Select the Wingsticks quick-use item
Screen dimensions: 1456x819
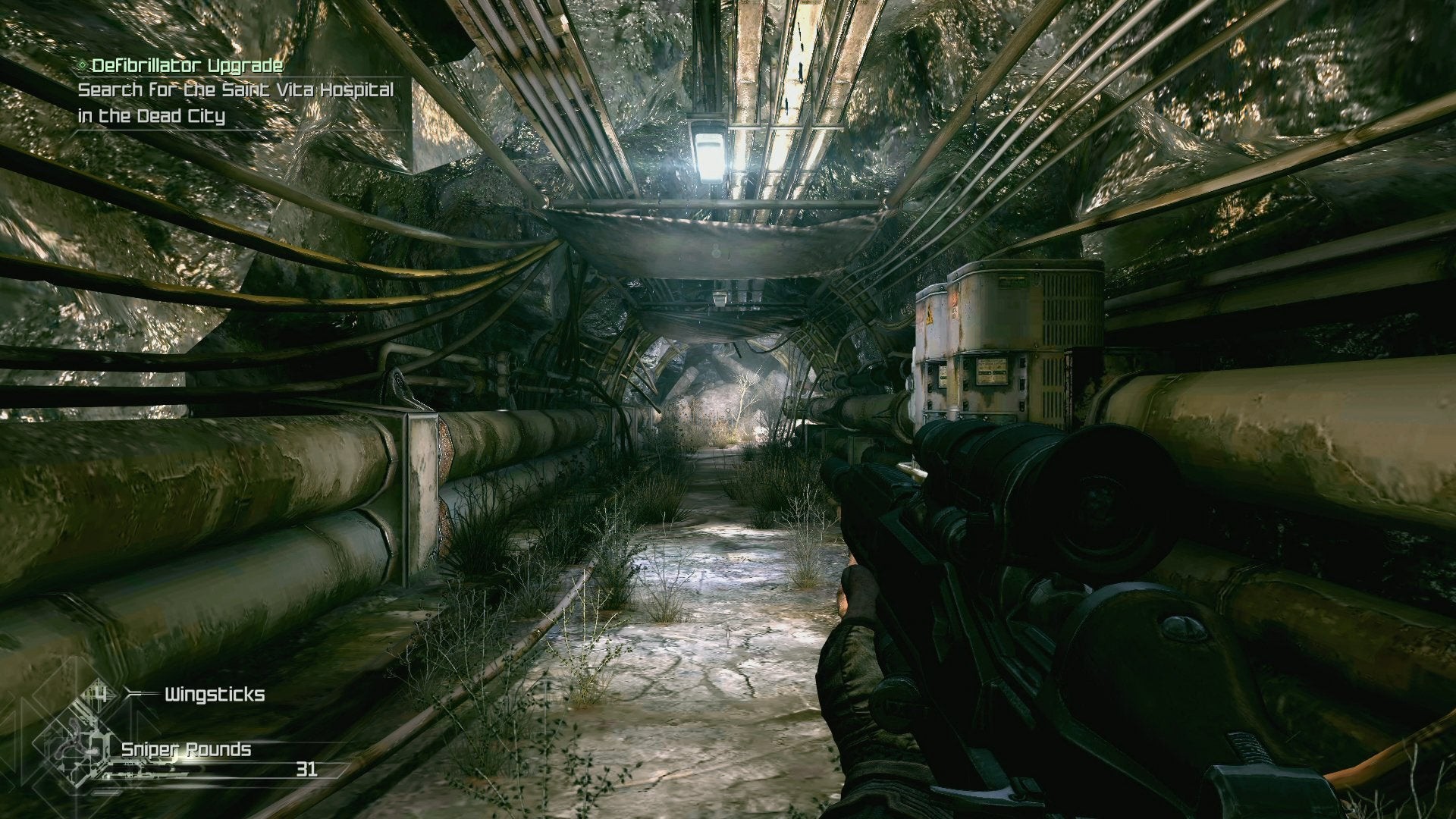(214, 695)
